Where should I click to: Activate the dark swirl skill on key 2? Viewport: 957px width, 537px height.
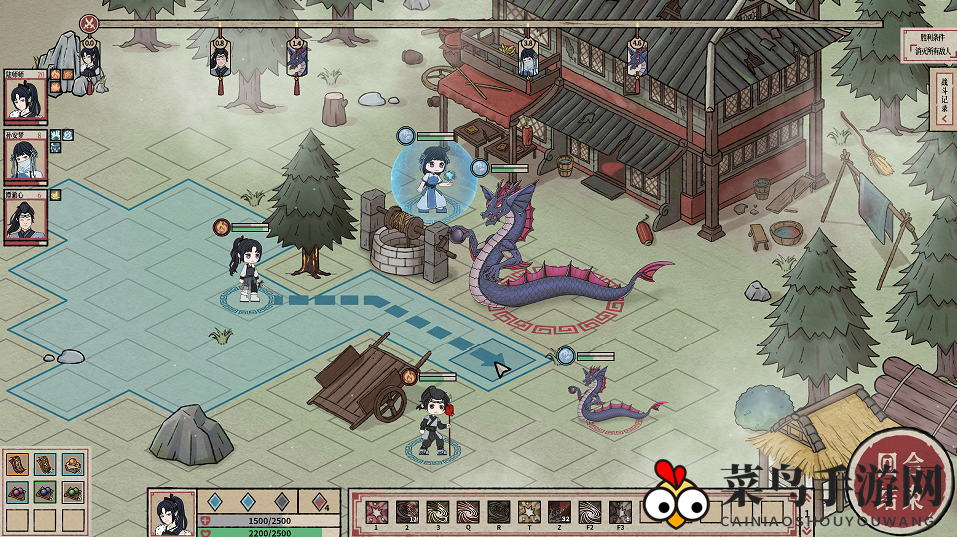click(x=407, y=512)
